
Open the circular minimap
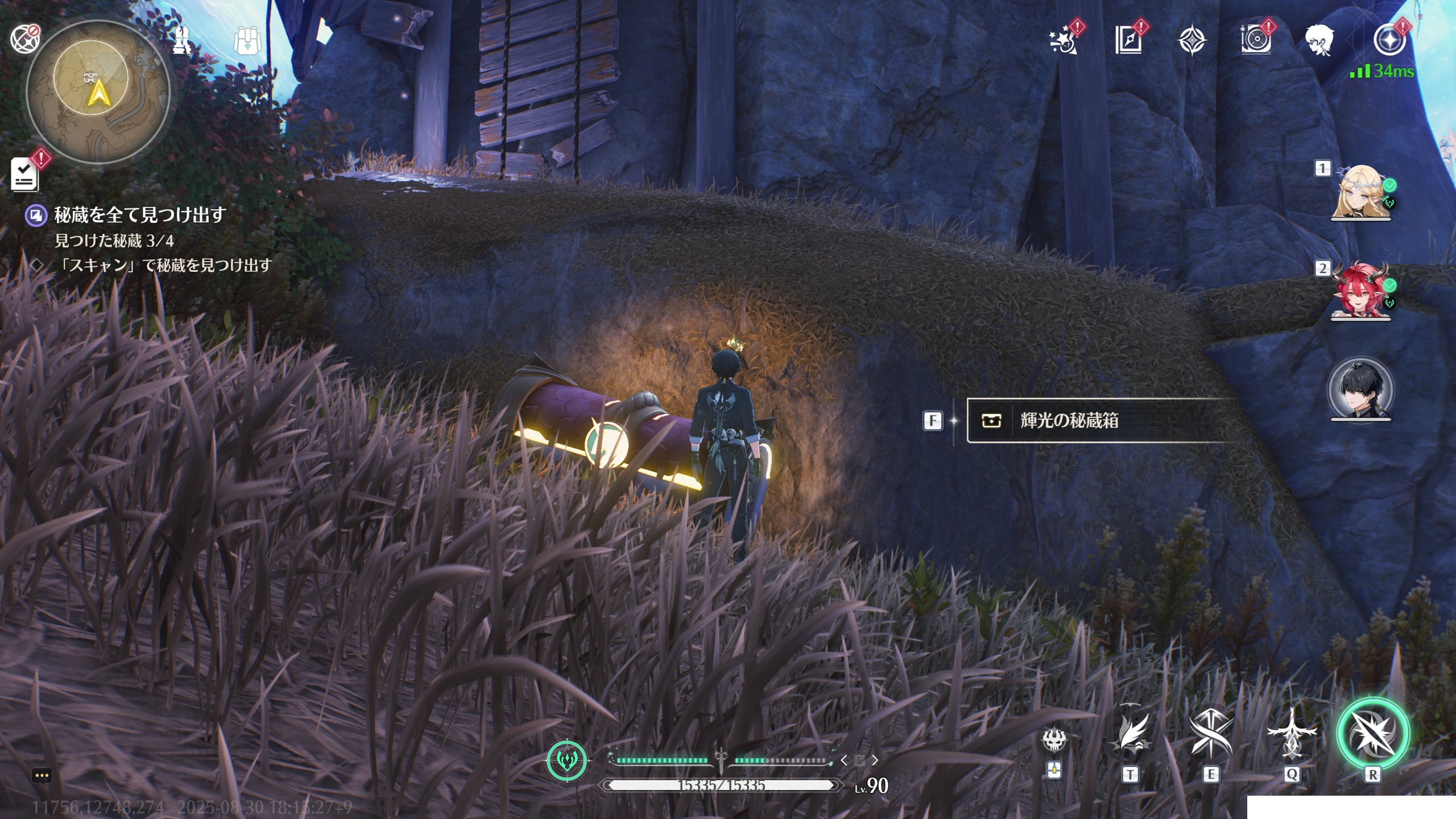pyautogui.click(x=99, y=91)
